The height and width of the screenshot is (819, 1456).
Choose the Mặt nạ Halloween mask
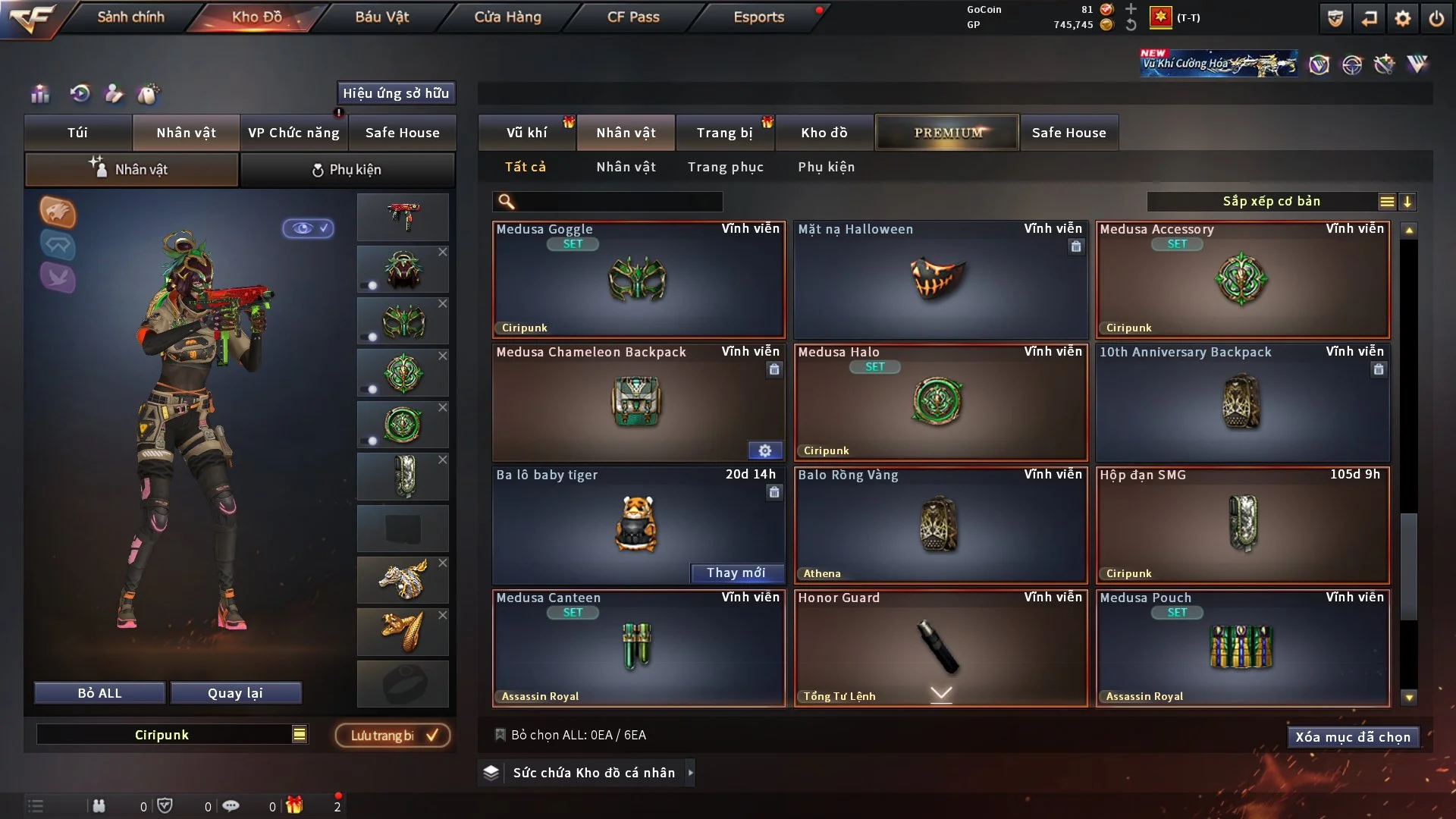(940, 280)
